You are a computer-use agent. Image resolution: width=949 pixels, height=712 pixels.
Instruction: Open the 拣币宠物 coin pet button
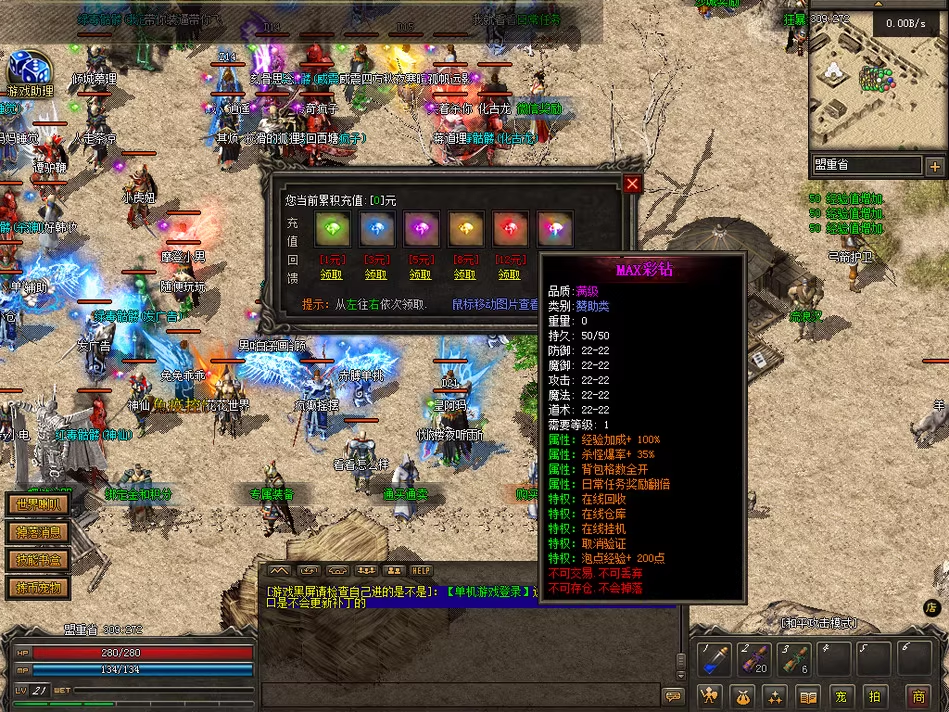tap(38, 587)
